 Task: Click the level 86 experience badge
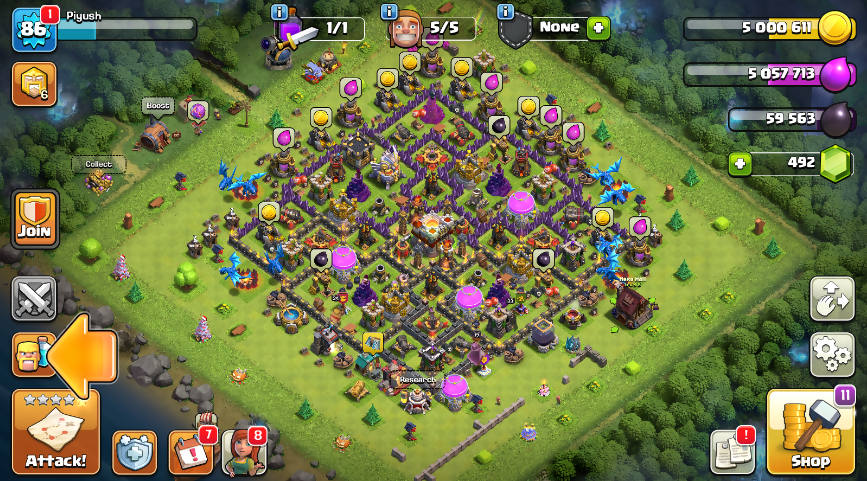coord(31,29)
